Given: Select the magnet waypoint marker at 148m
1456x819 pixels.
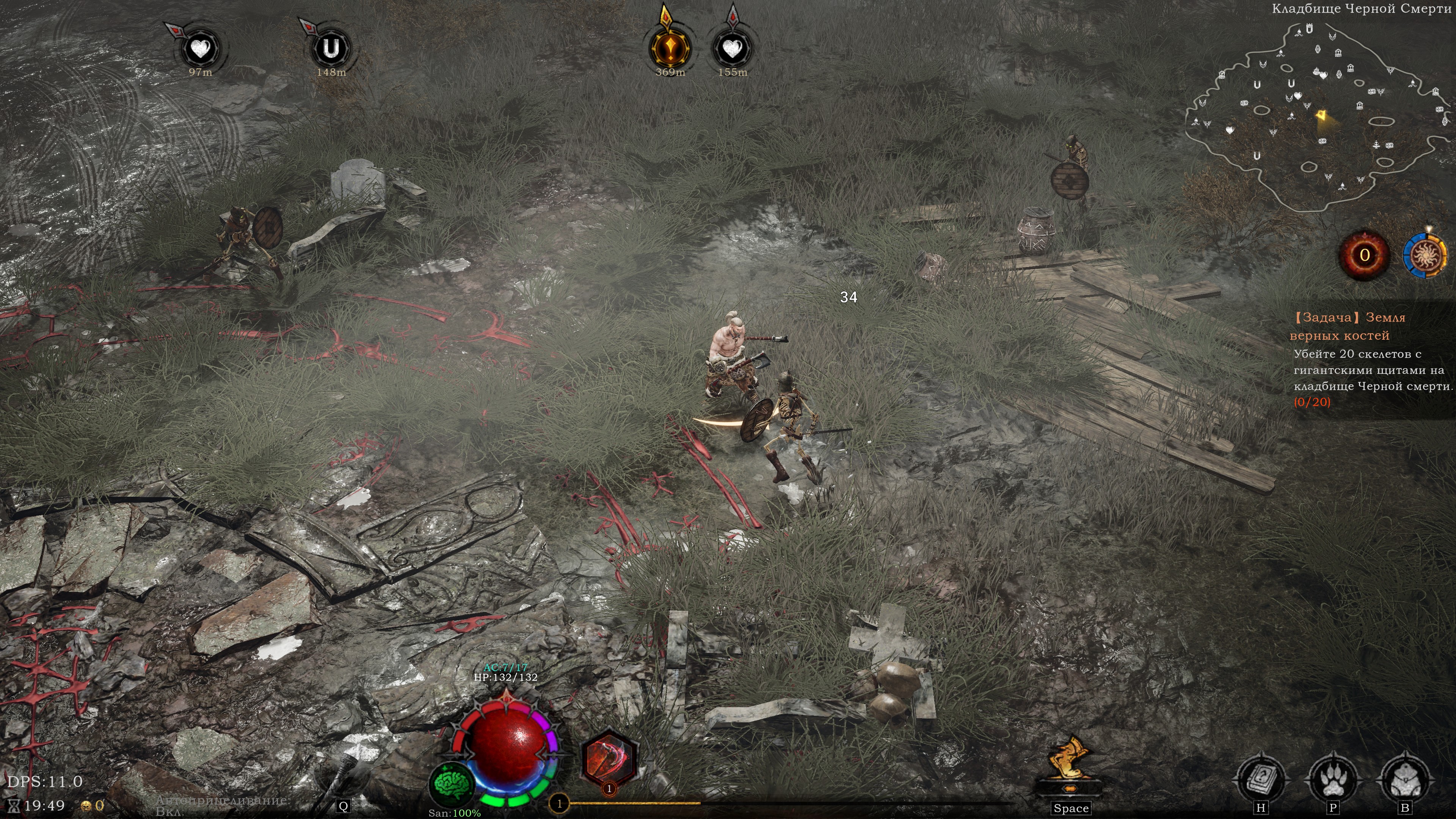Looking at the screenshot, I should 331,49.
